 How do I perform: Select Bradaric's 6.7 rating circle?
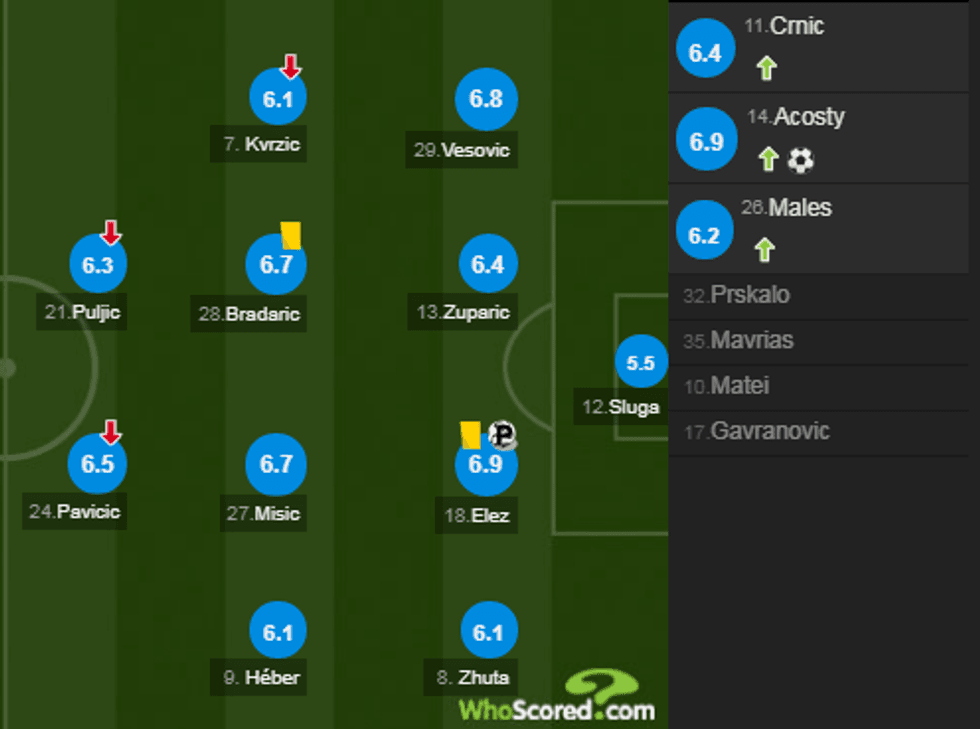[276, 265]
